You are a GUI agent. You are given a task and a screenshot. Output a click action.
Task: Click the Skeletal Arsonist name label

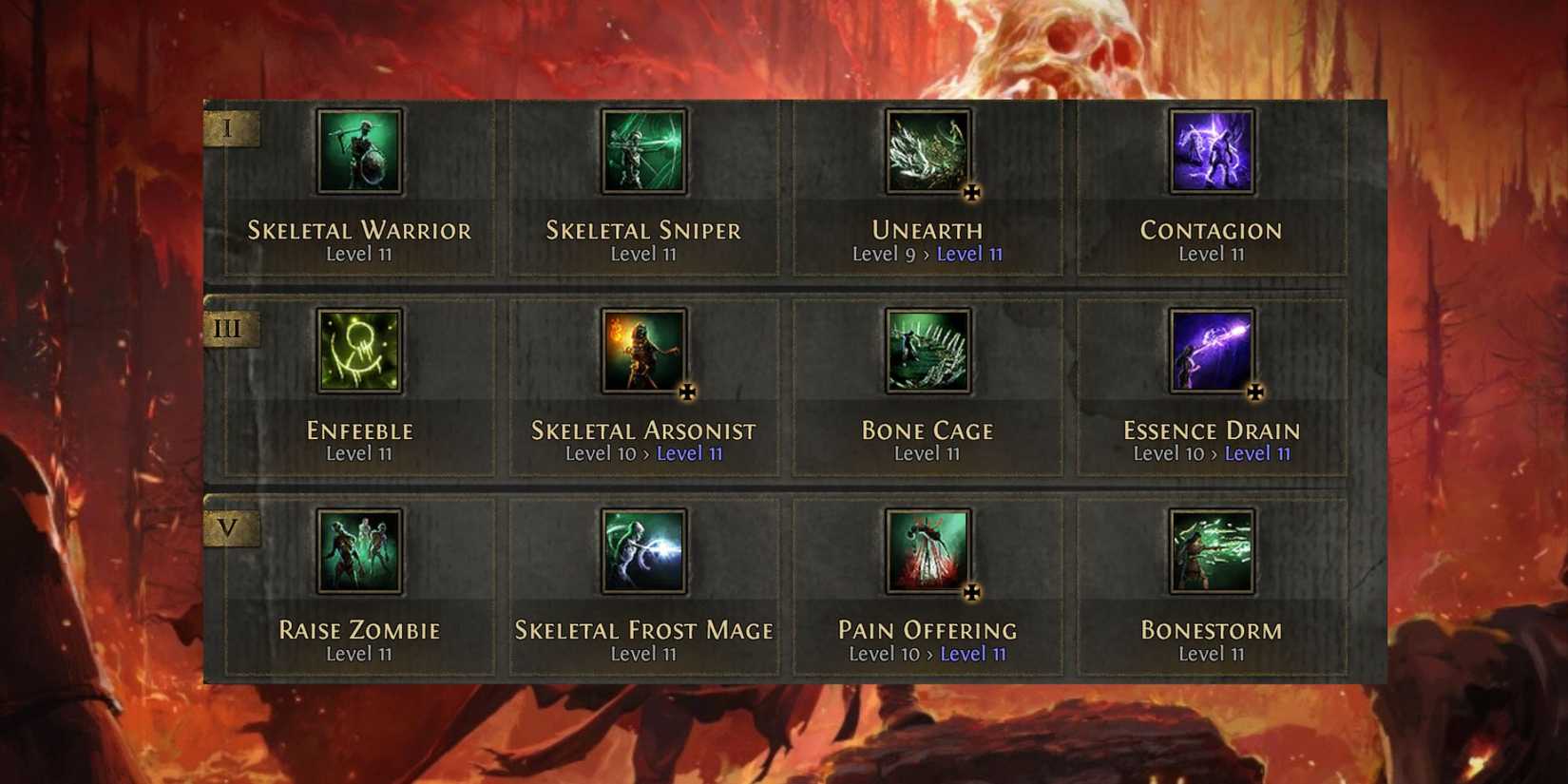(642, 430)
